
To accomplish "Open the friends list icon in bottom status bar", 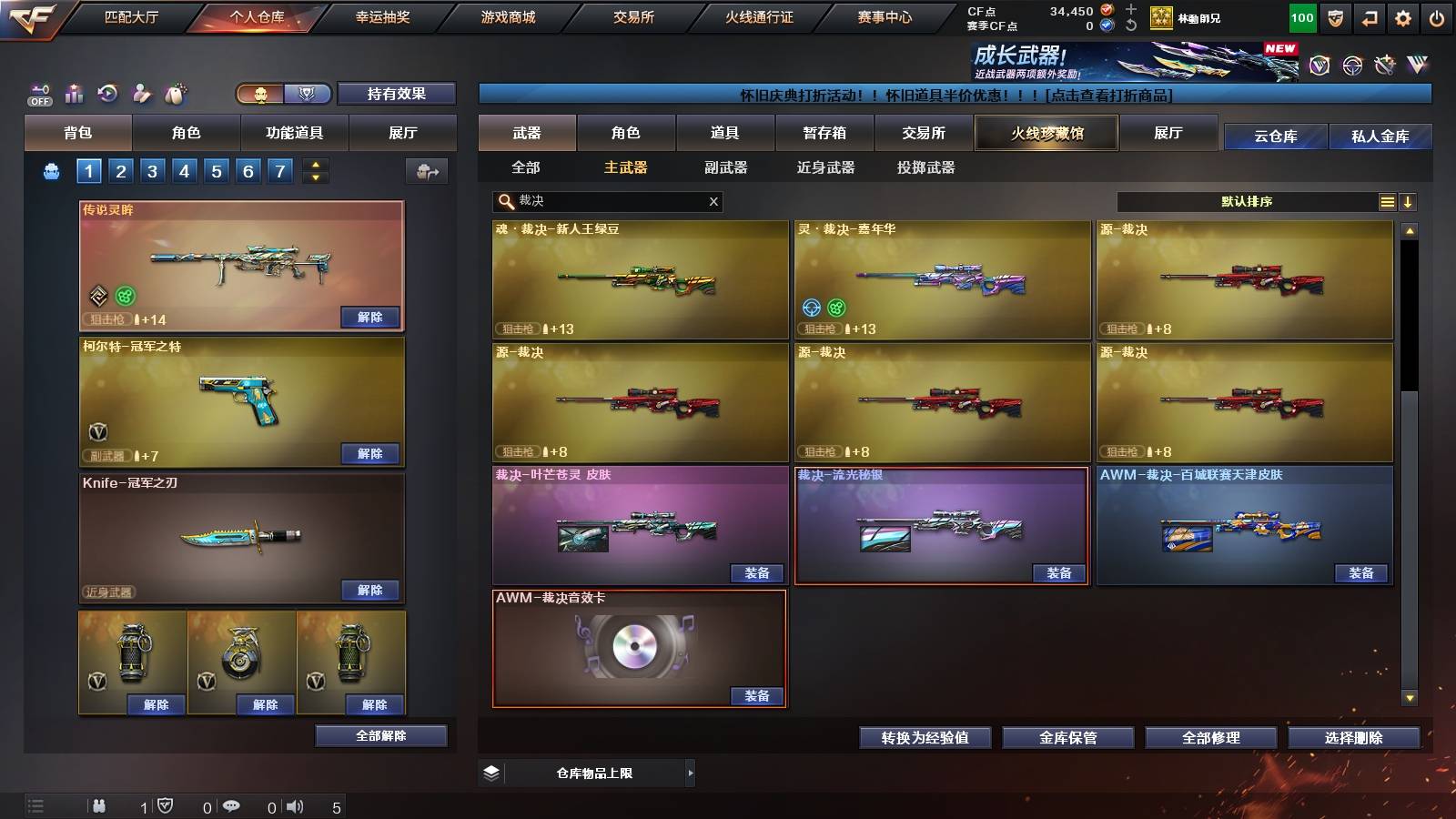I will [x=100, y=805].
